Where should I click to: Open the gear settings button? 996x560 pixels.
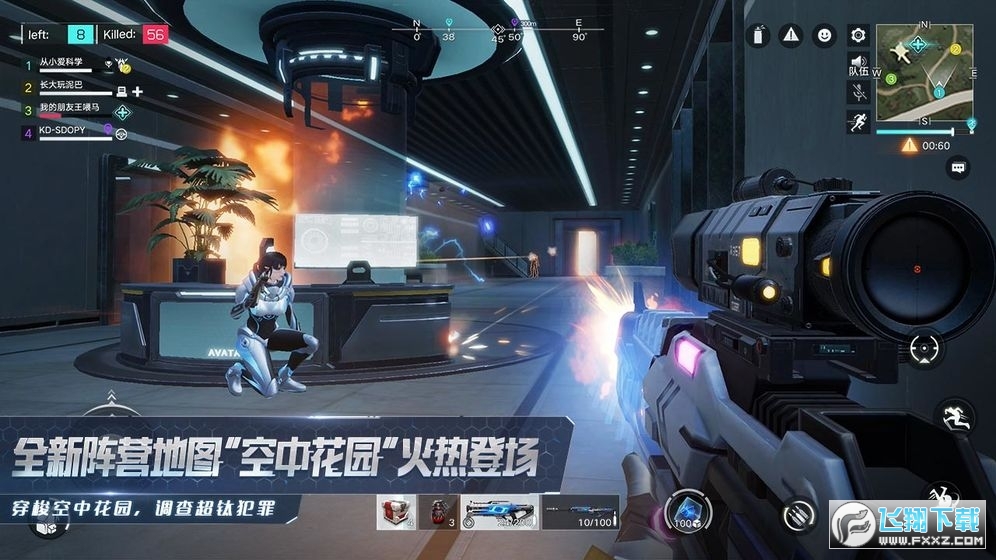click(x=857, y=35)
